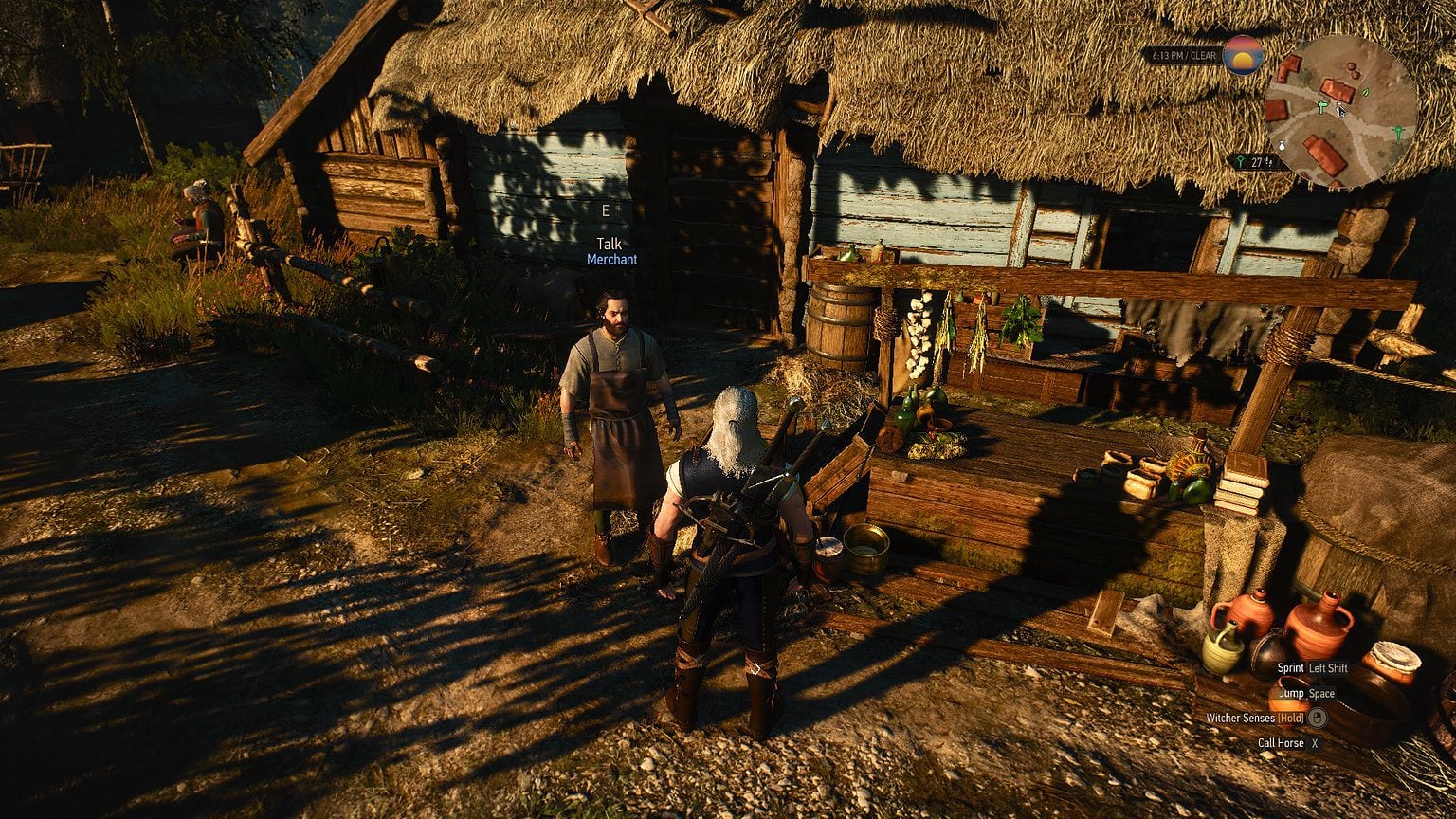Click the 27 meter distance indicator
Screen dimensions: 1456x819
tap(1257, 160)
